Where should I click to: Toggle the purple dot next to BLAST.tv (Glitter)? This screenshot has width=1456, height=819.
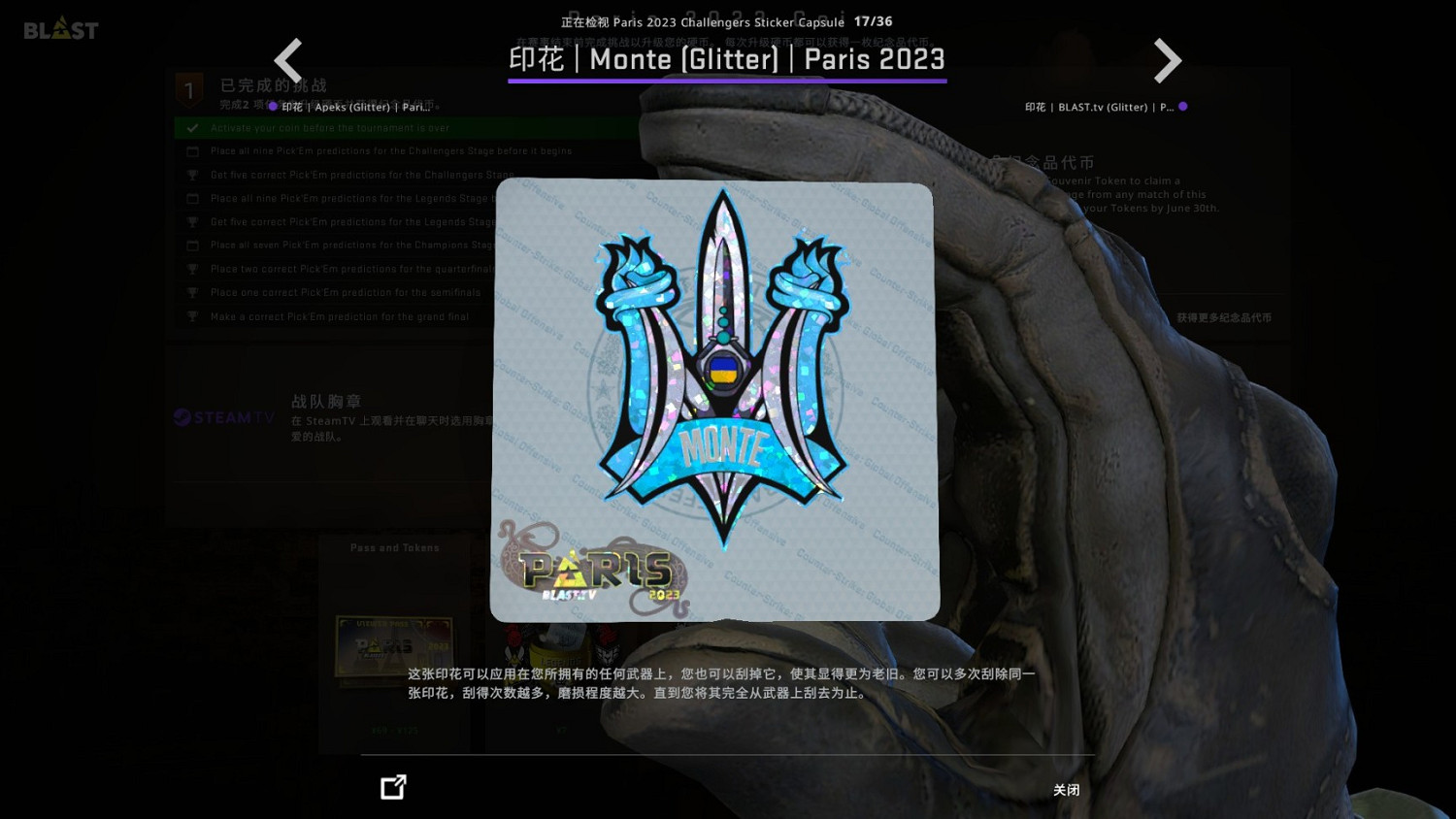coord(1183,107)
